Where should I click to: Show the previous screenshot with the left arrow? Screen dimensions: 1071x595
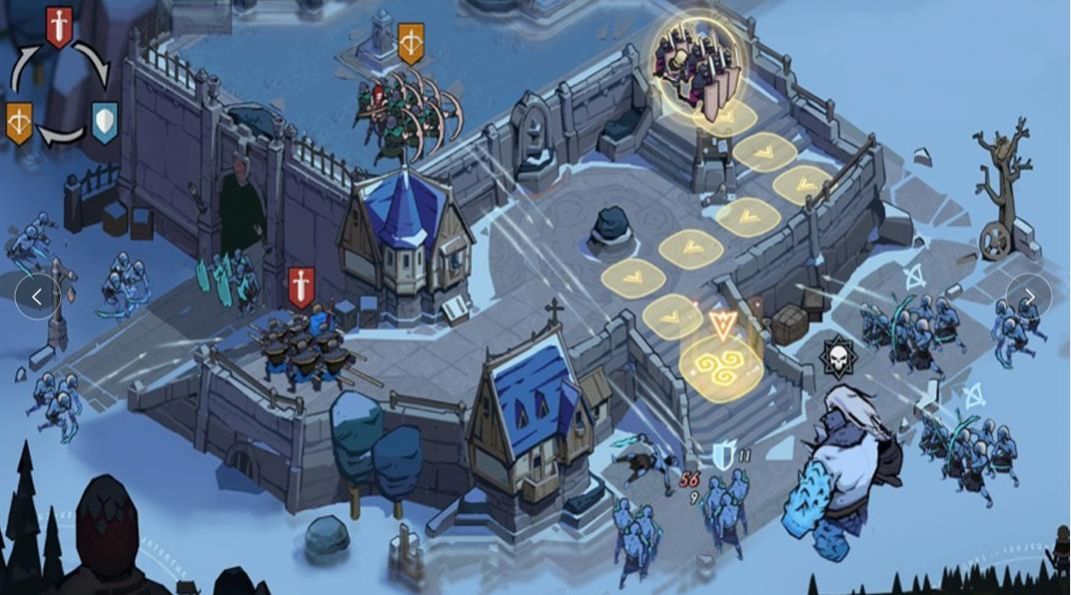click(x=37, y=296)
